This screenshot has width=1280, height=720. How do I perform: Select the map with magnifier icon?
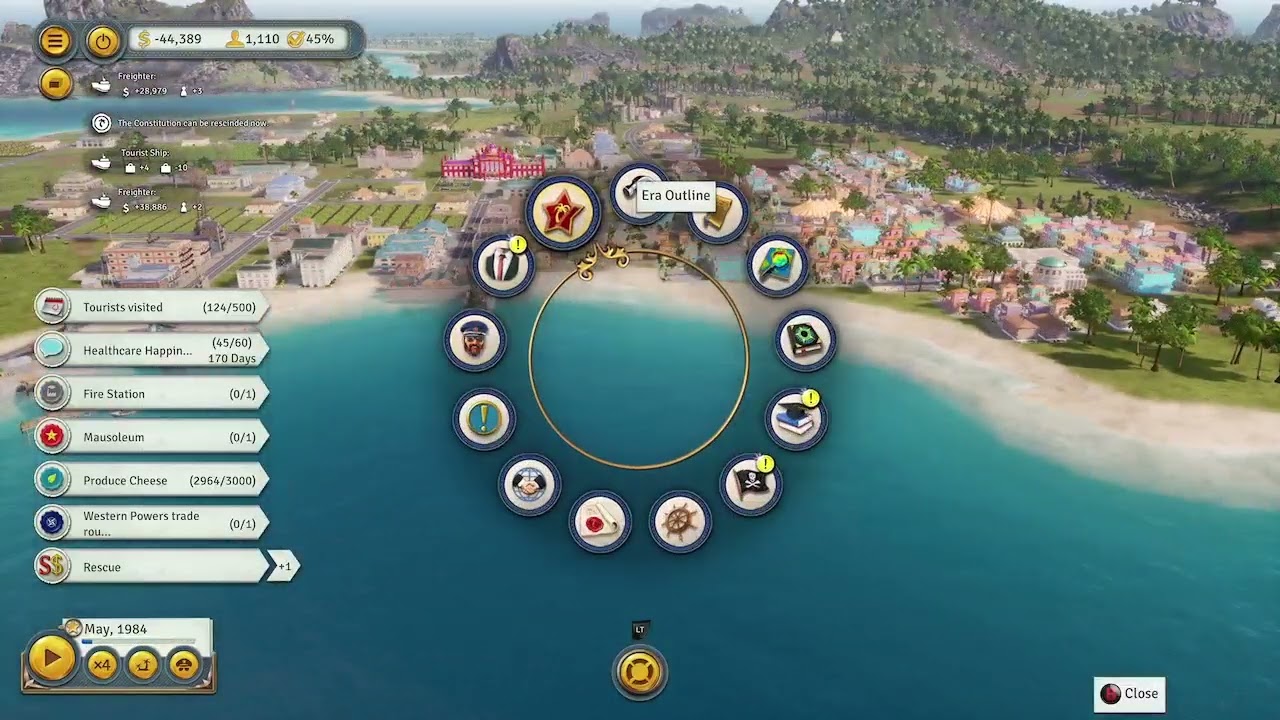777,265
